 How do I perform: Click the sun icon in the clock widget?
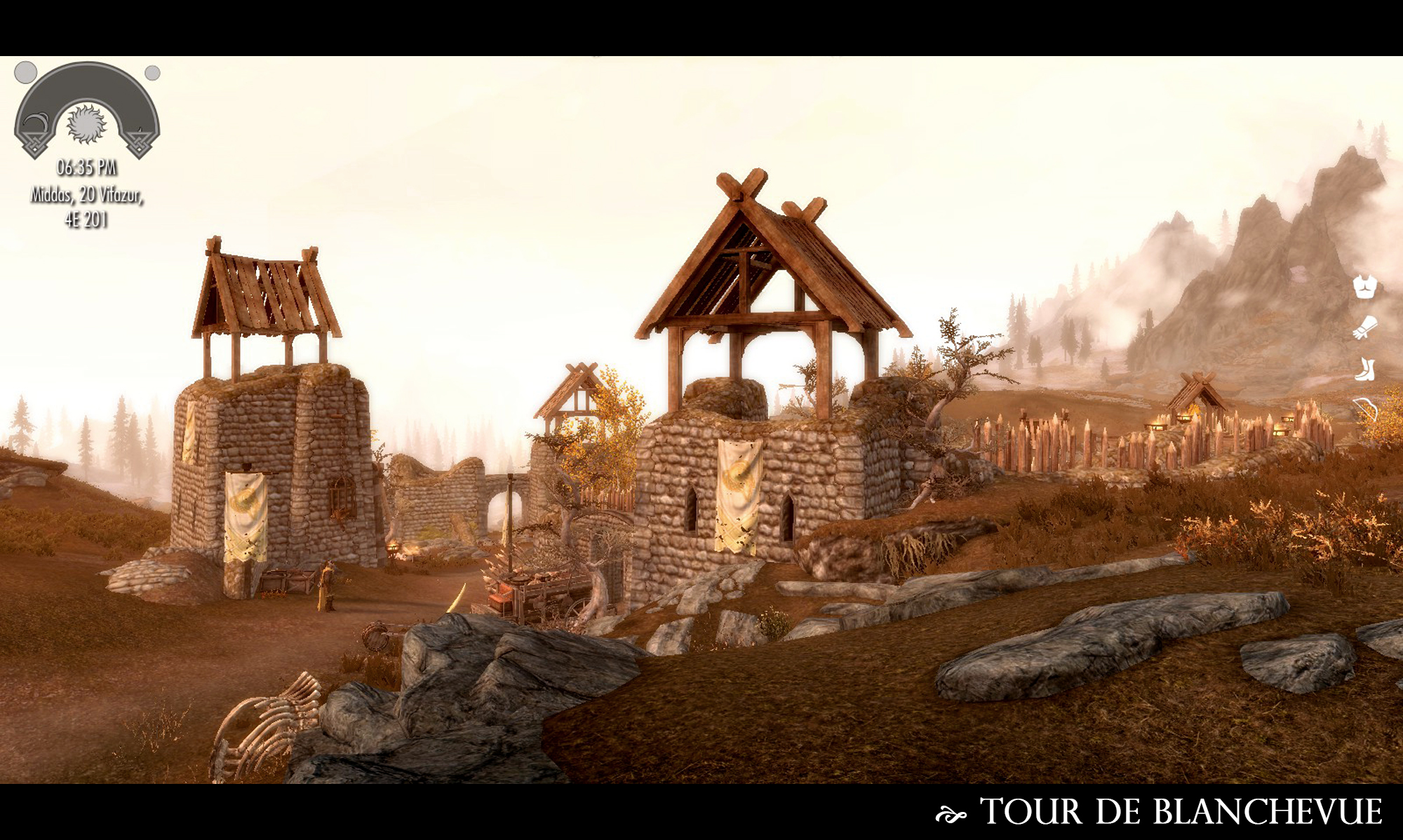click(86, 124)
